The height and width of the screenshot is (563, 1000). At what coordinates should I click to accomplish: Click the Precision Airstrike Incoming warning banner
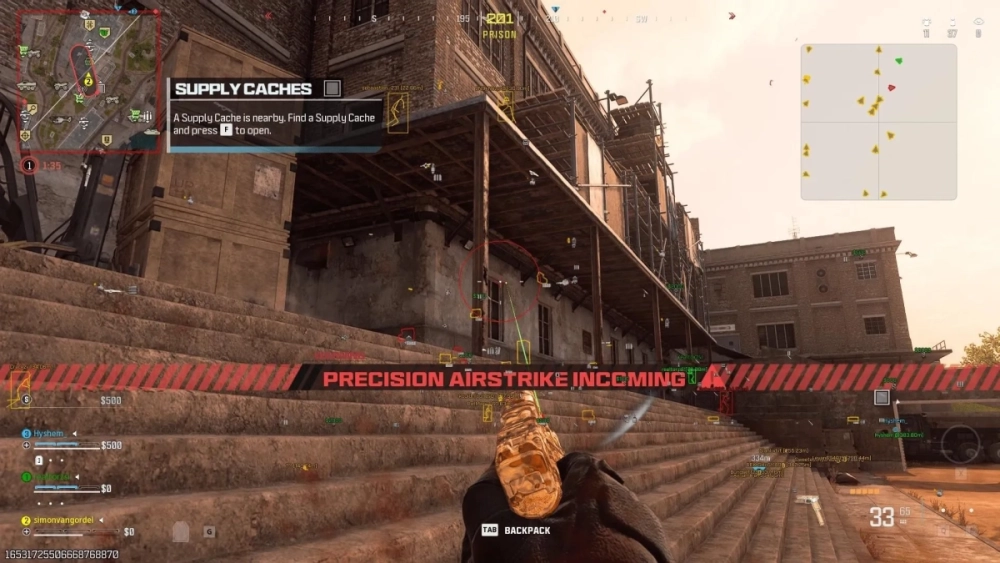pos(505,379)
